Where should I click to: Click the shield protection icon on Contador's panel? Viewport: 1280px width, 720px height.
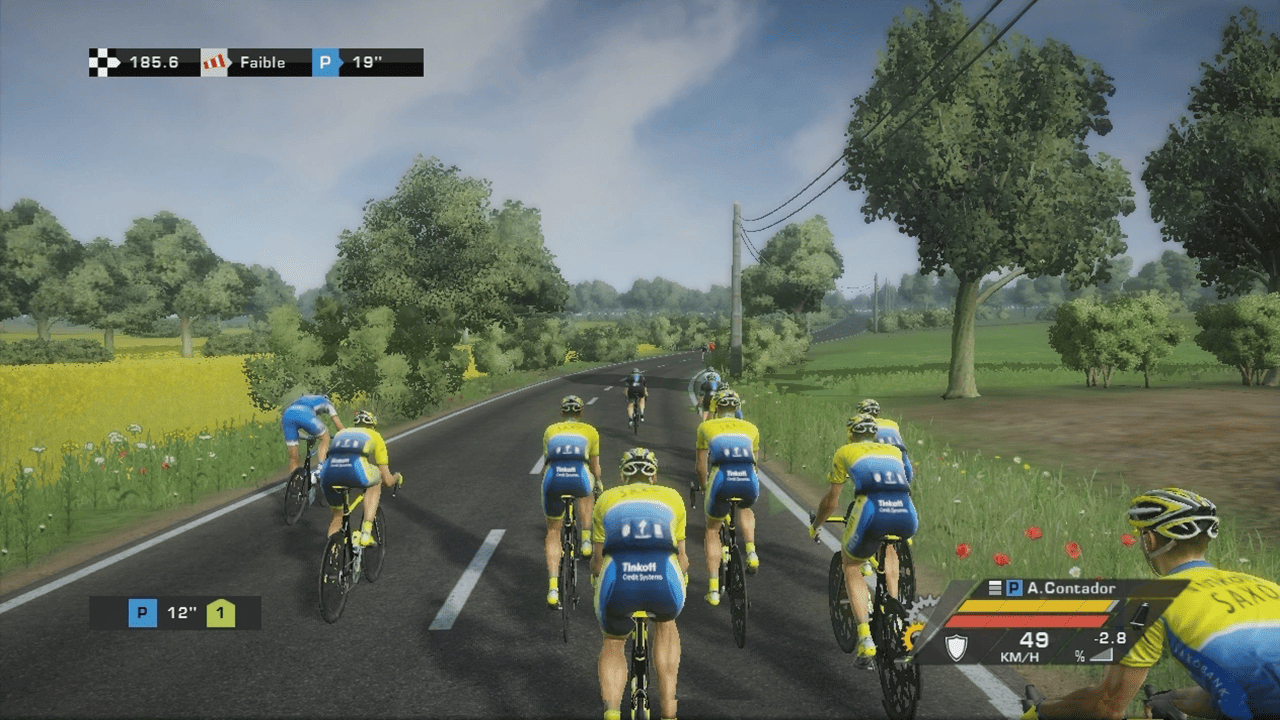click(x=956, y=646)
